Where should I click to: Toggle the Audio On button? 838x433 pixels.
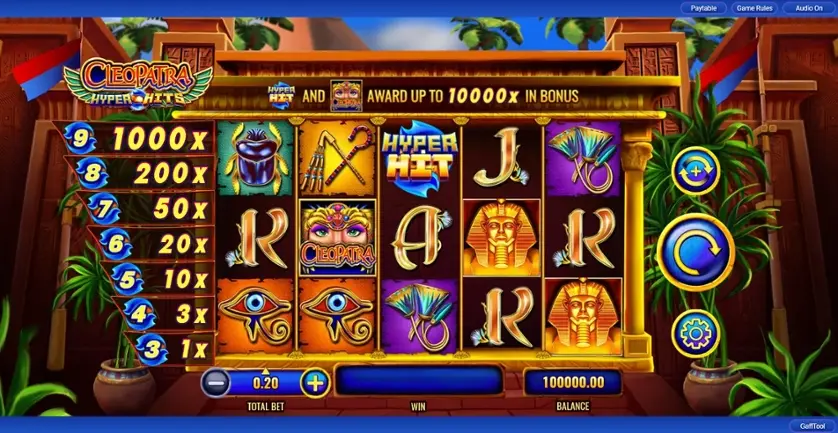point(803,8)
